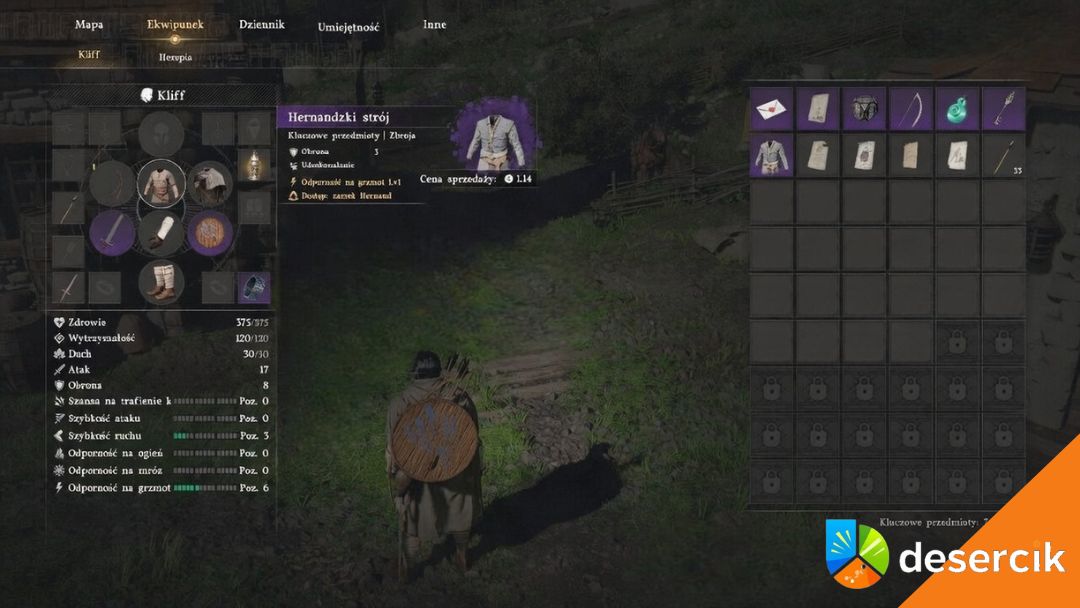Select the Inne menu tab

434,25
